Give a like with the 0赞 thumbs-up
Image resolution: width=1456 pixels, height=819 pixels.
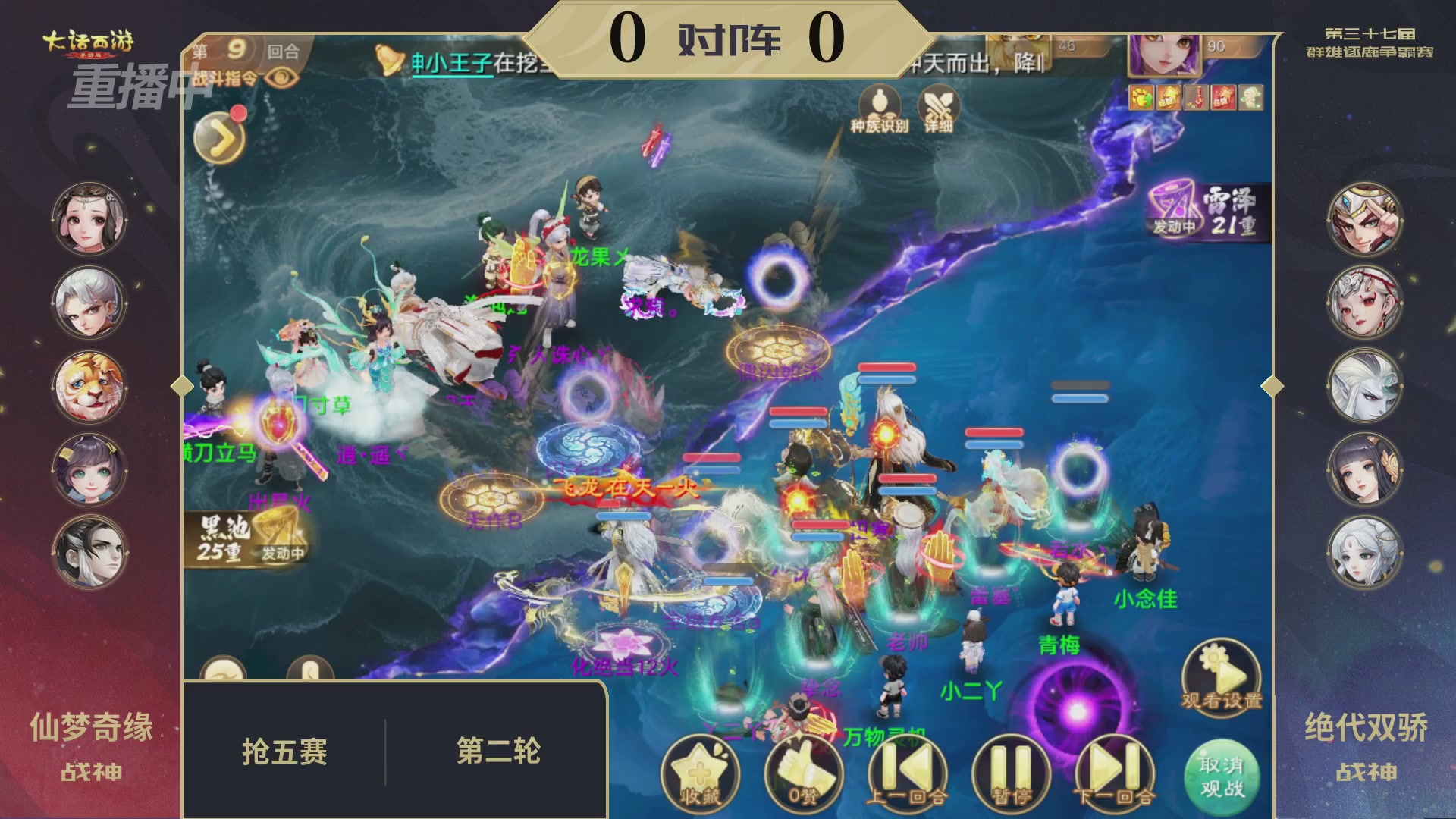pyautogui.click(x=804, y=773)
